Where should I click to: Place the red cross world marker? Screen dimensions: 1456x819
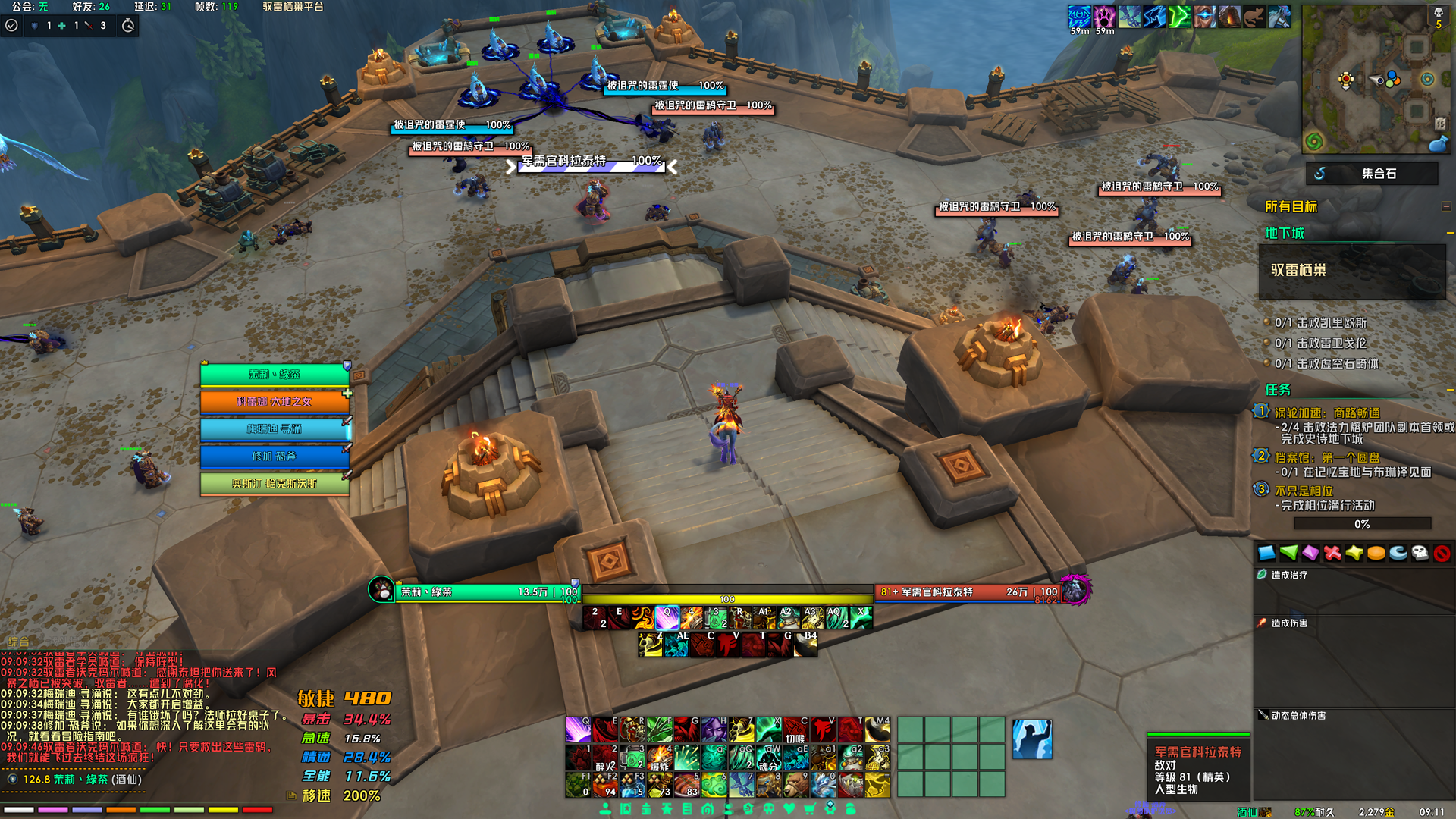click(1332, 554)
